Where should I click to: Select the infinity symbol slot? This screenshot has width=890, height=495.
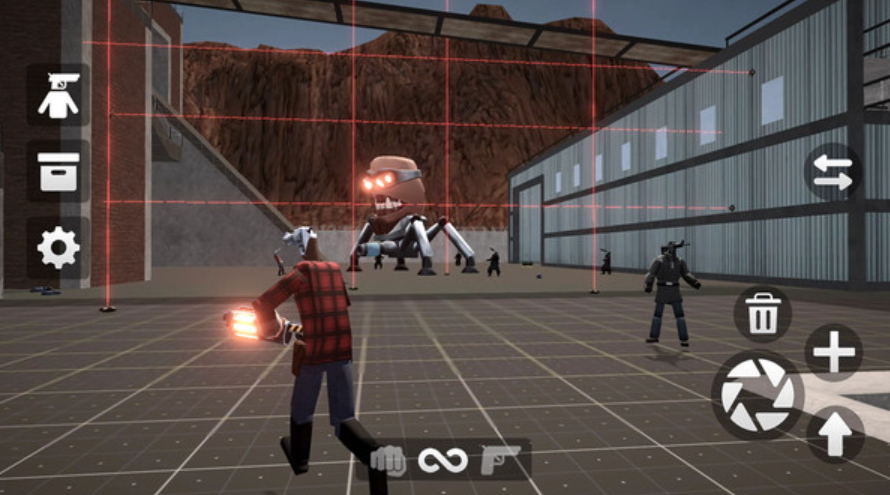pyautogui.click(x=443, y=460)
